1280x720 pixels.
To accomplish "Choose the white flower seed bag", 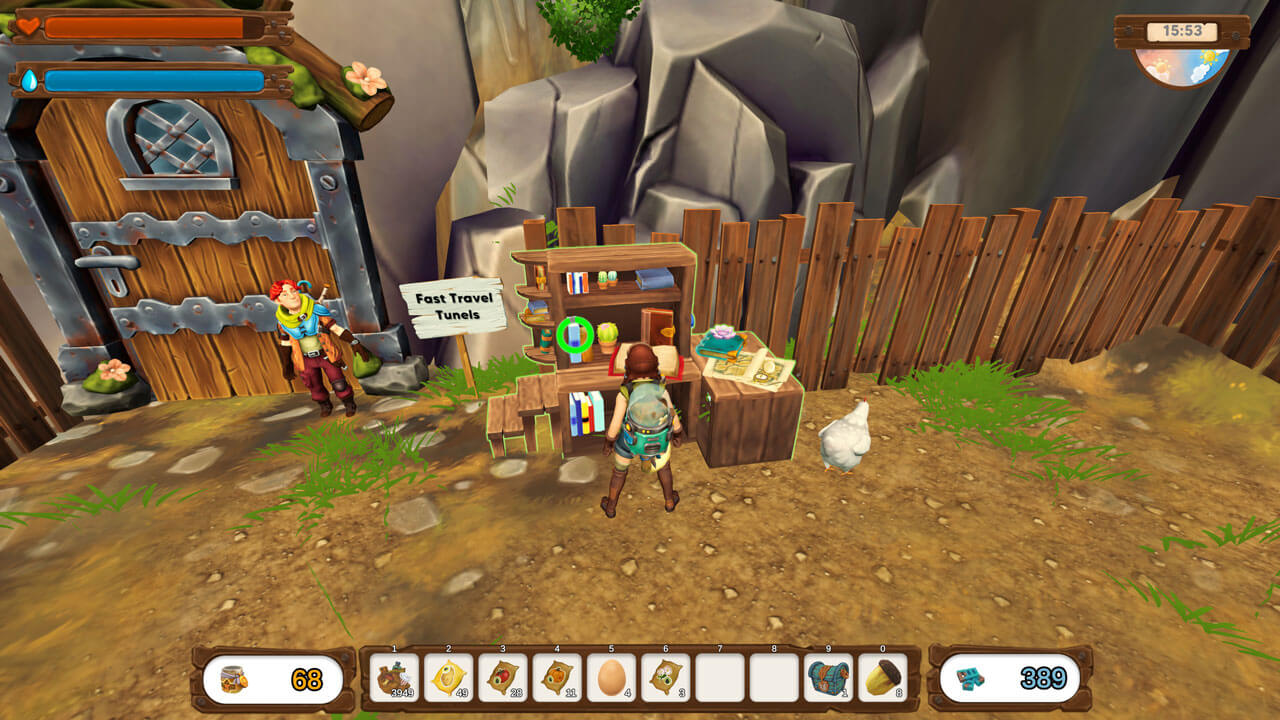I will click(x=665, y=678).
